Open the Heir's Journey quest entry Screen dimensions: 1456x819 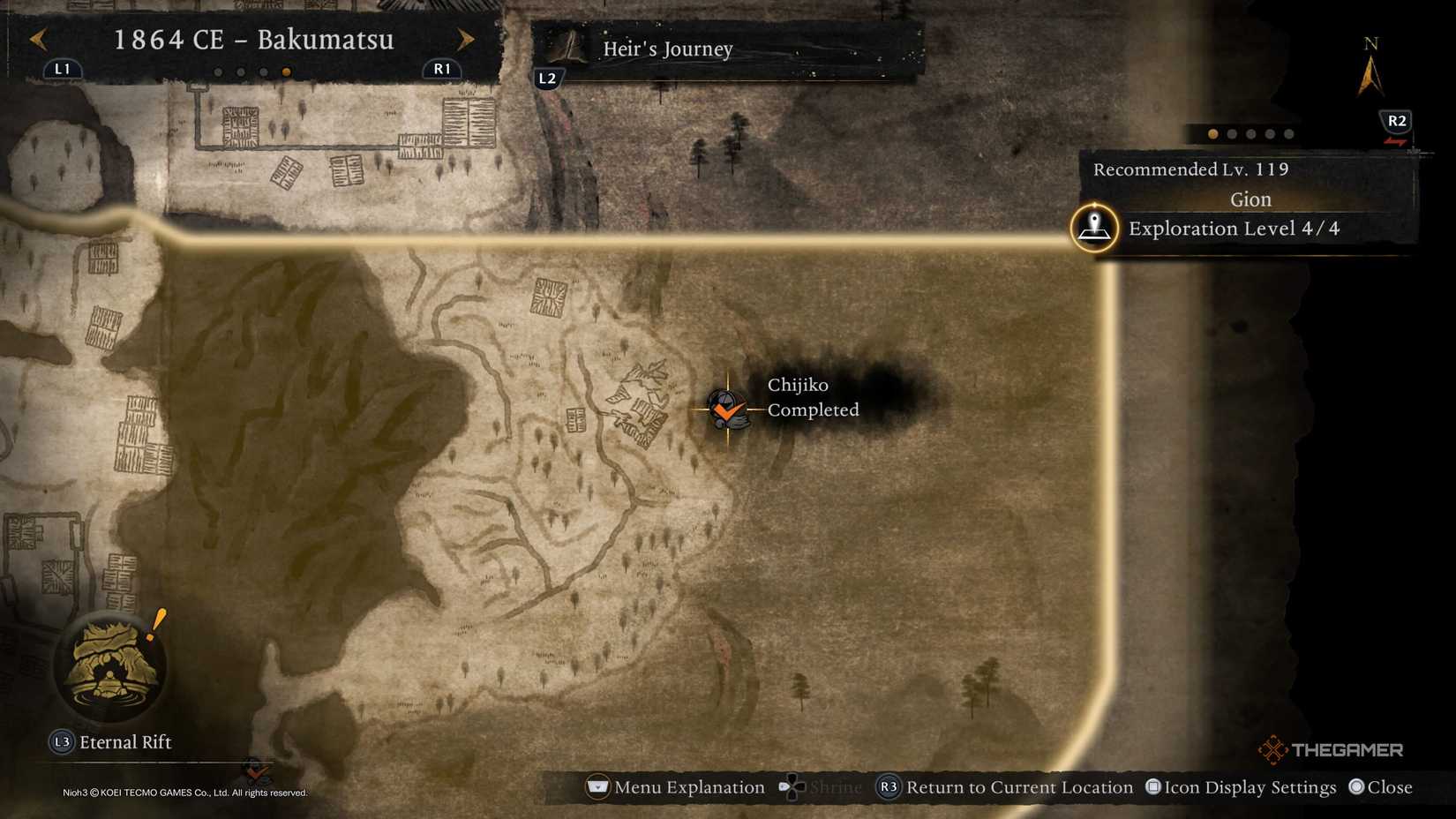(666, 49)
